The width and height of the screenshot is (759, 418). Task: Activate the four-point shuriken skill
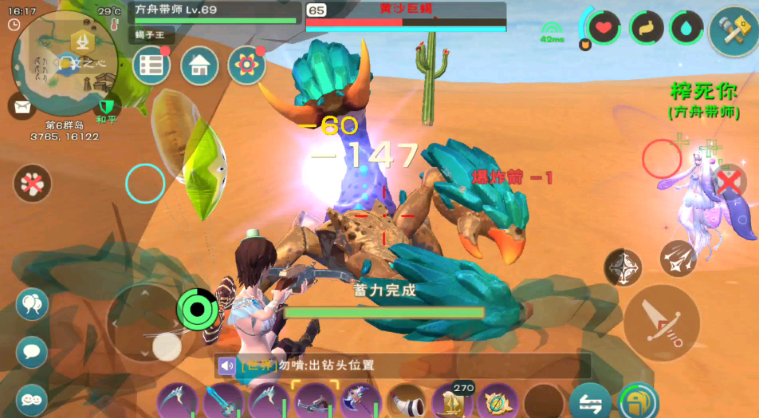tap(623, 267)
